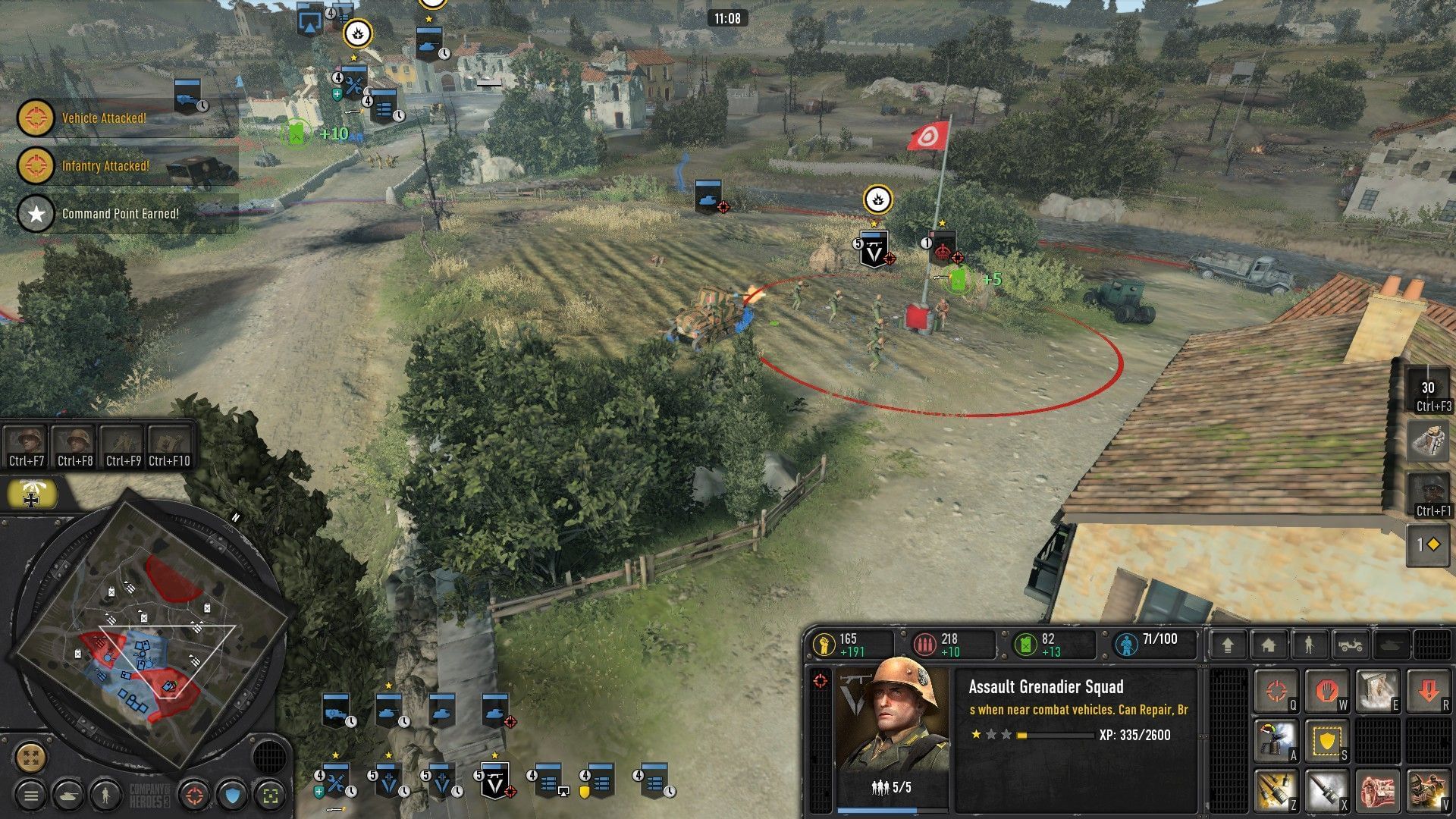Select the Ctrl+F7 squad portrait

click(x=27, y=440)
